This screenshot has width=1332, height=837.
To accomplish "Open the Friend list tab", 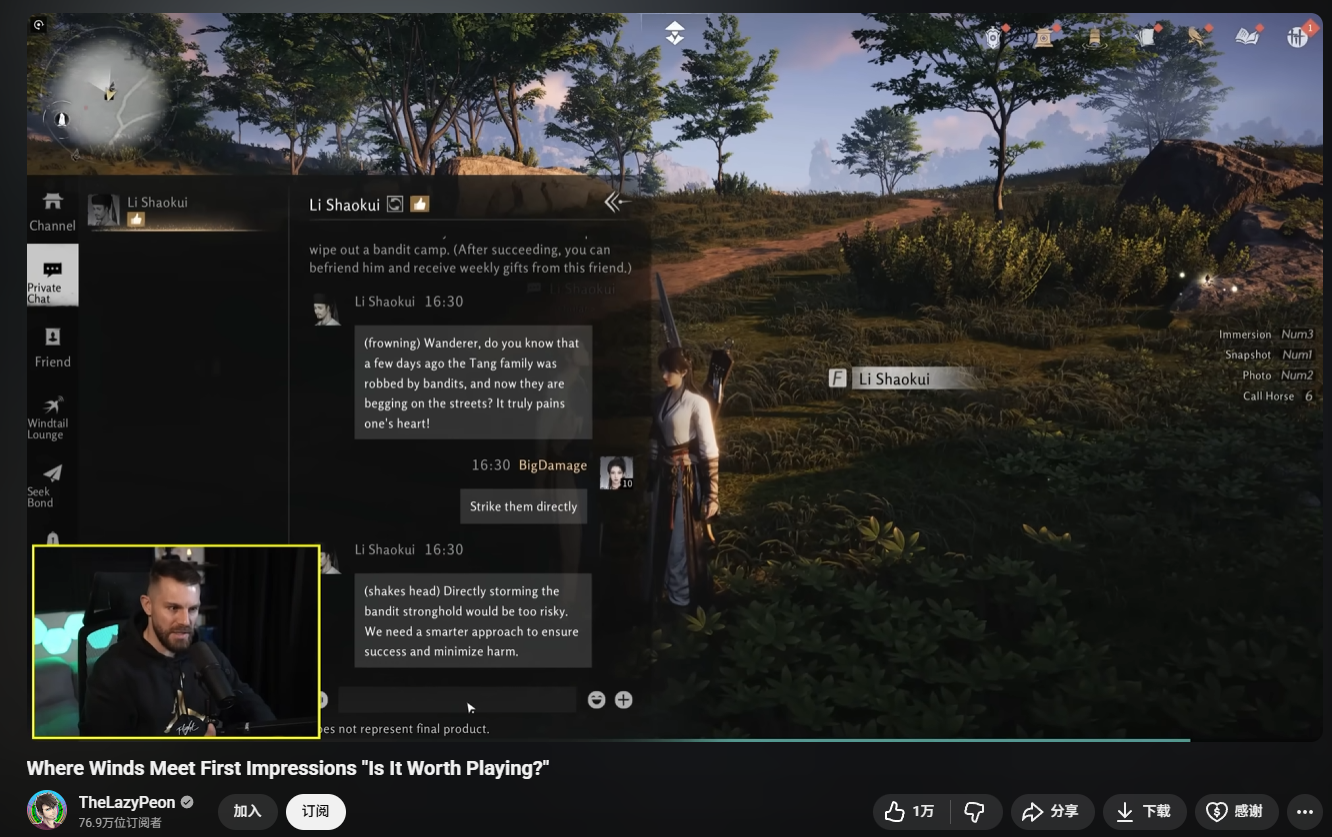I will [52, 346].
